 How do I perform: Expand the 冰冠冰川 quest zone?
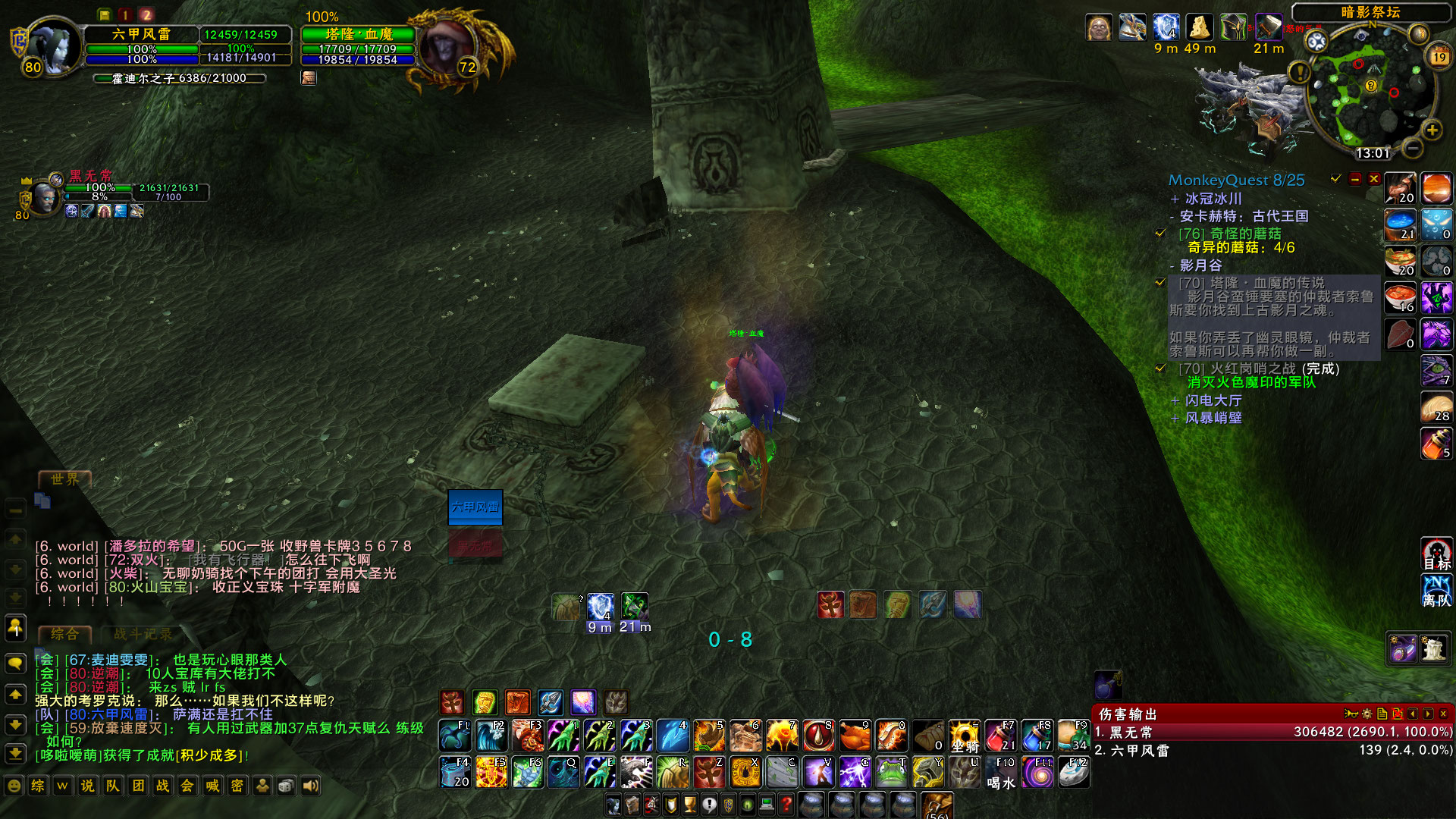1175,198
